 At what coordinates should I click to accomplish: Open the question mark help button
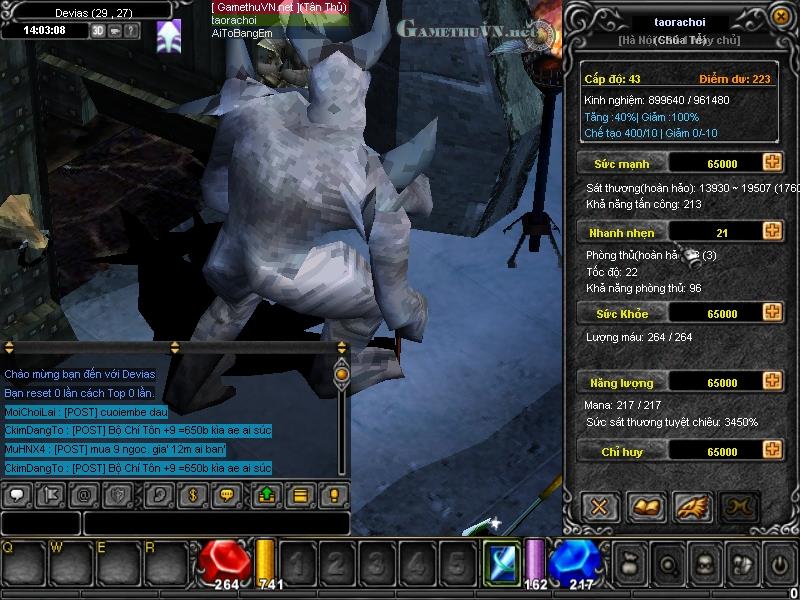click(x=132, y=30)
